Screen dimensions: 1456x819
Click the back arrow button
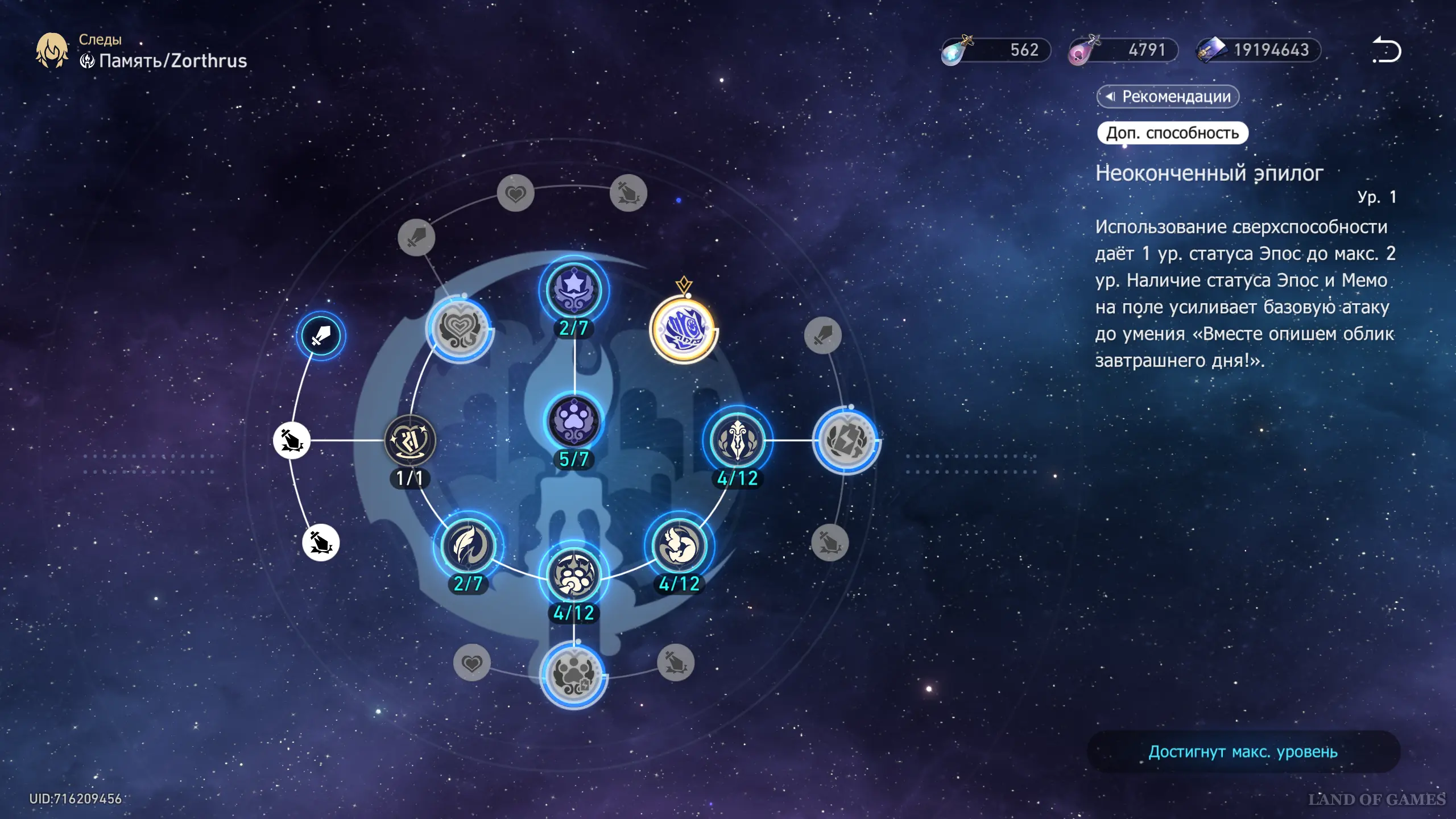point(1387,50)
